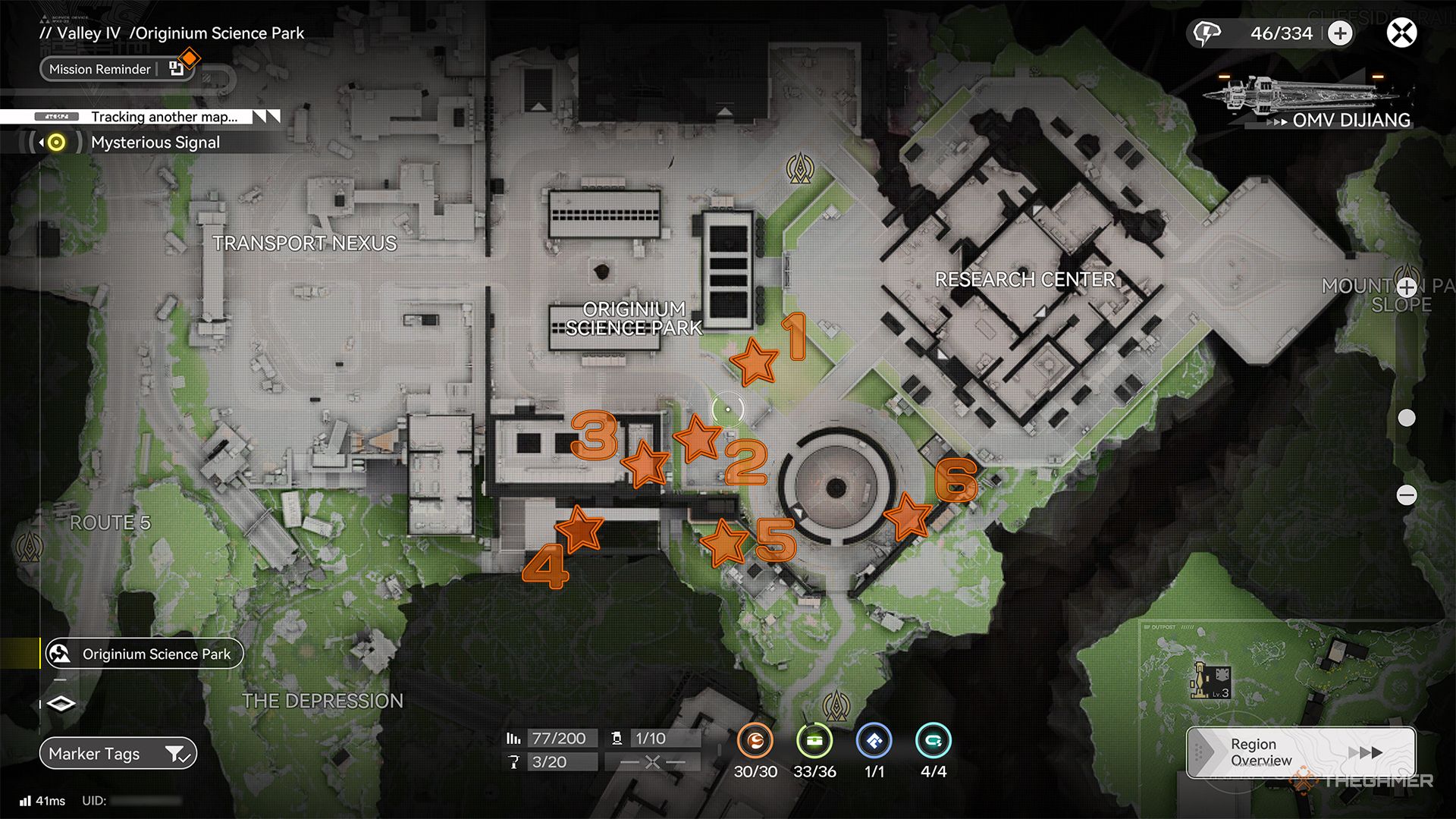Screen dimensions: 1456x819
Task: Add stamina with the plus button
Action: 1340,33
